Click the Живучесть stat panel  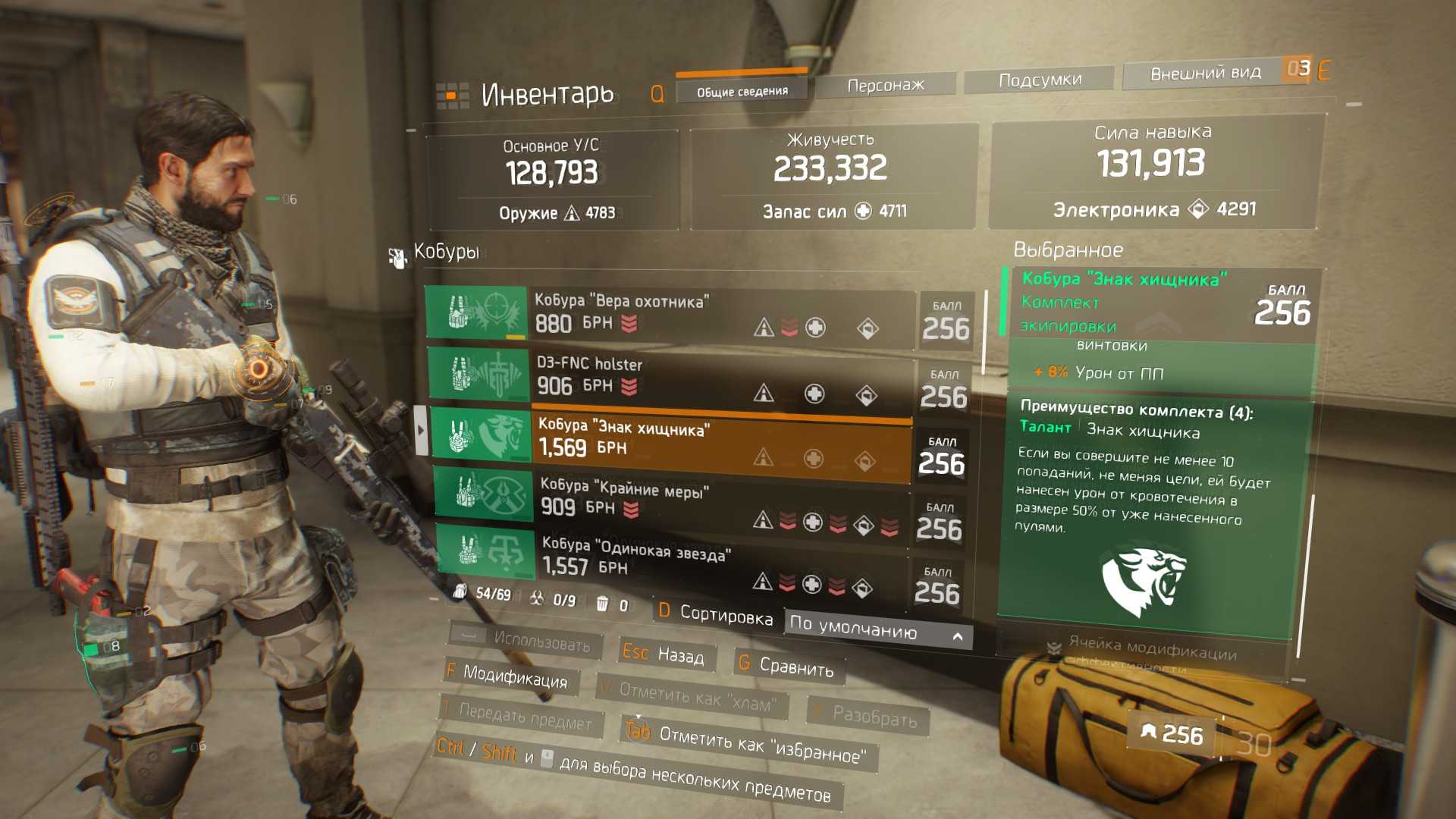pyautogui.click(x=831, y=176)
